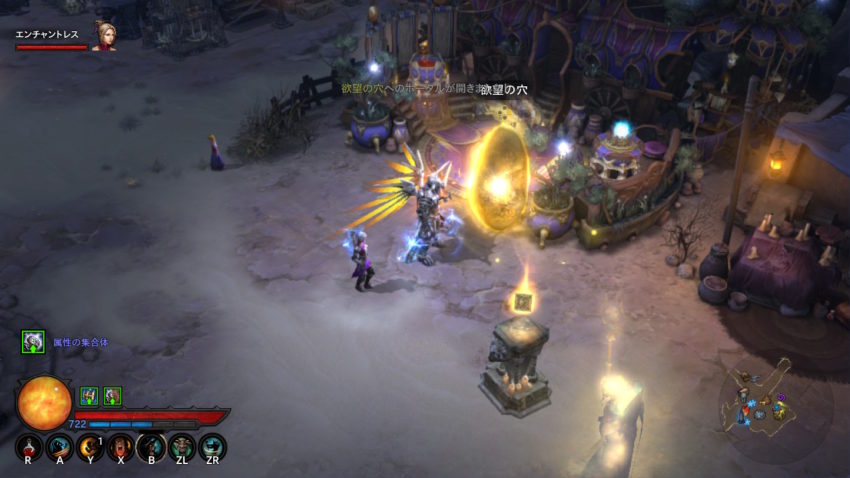Activate the skill icon labeled ZR
Image resolution: width=850 pixels, height=478 pixels.
pyautogui.click(x=212, y=446)
